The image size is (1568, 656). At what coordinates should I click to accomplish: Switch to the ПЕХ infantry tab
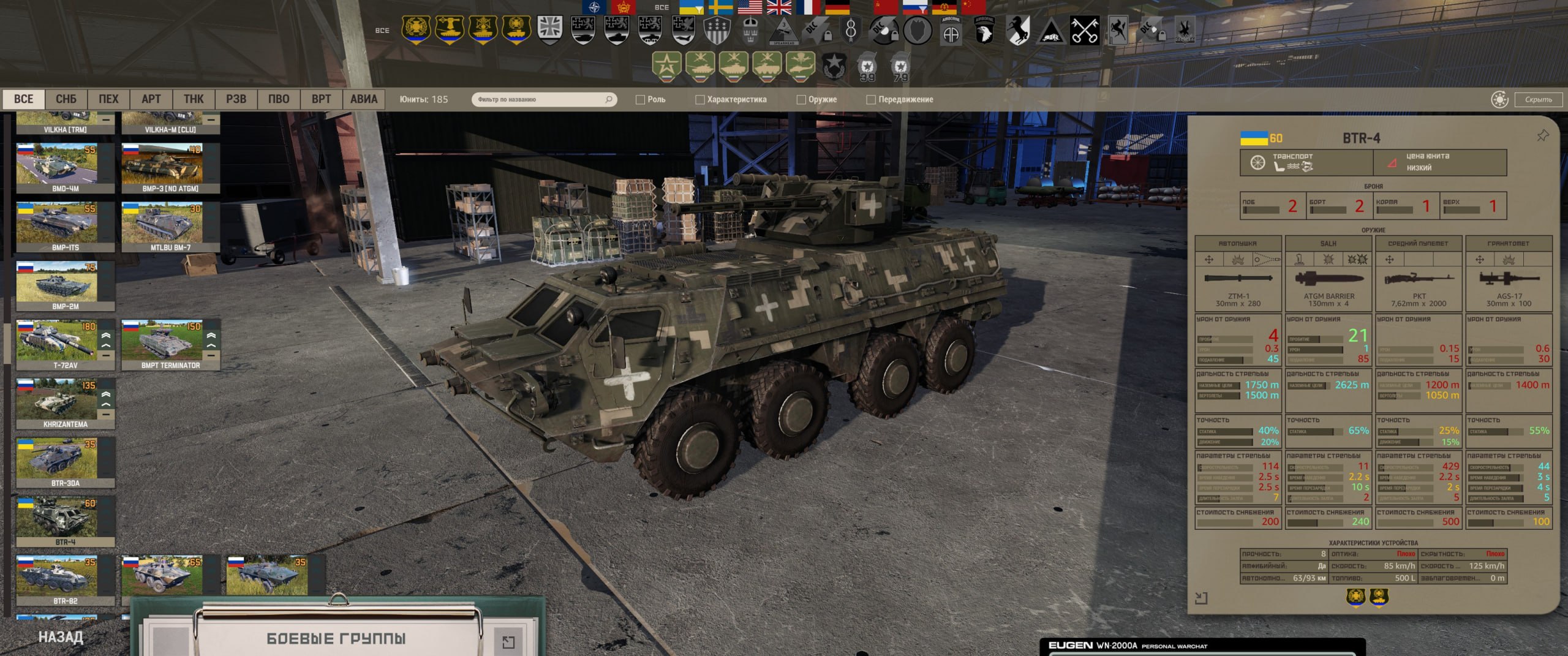[x=108, y=99]
